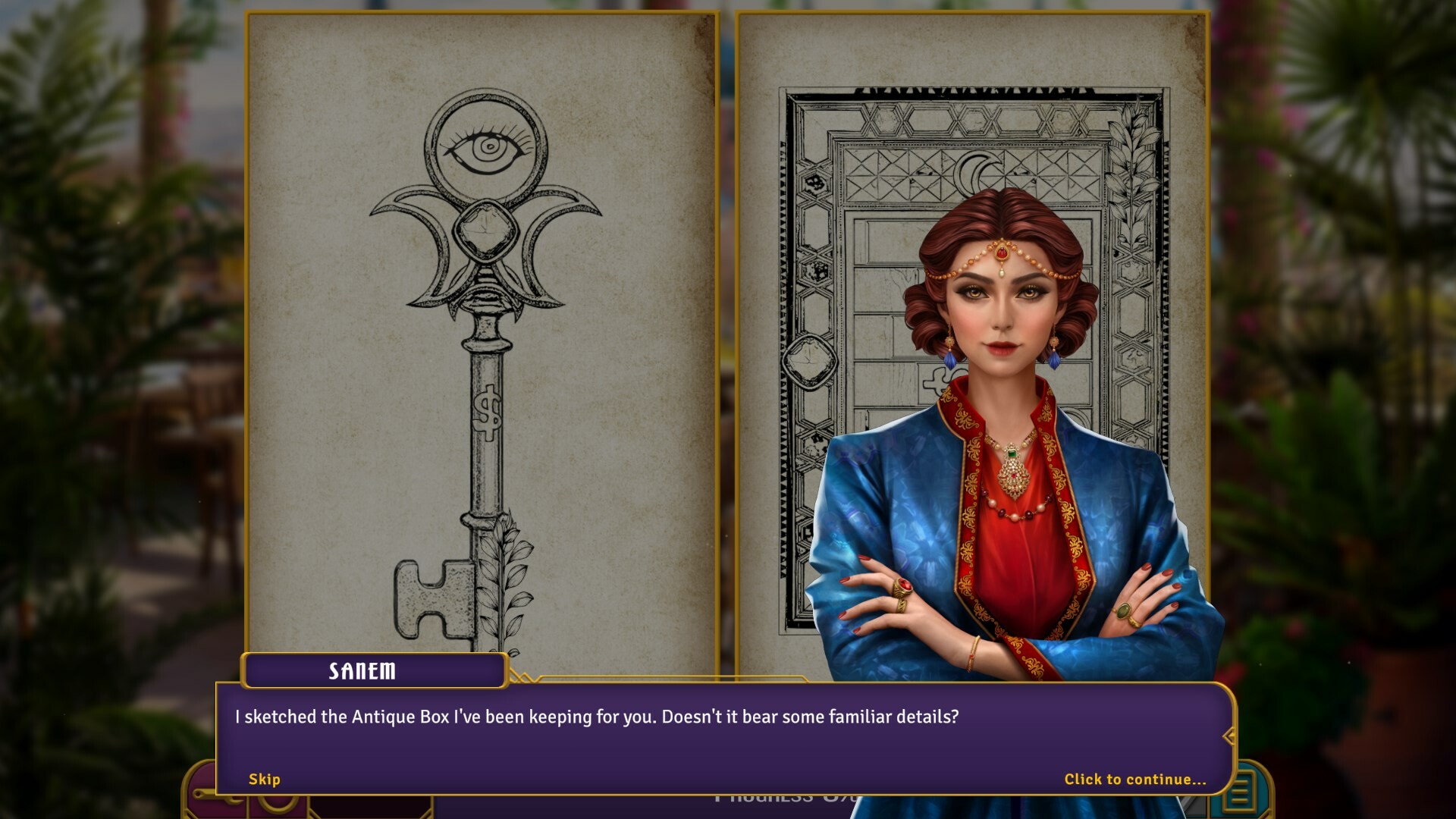Click Skip to bypass the dialogue

[264, 779]
